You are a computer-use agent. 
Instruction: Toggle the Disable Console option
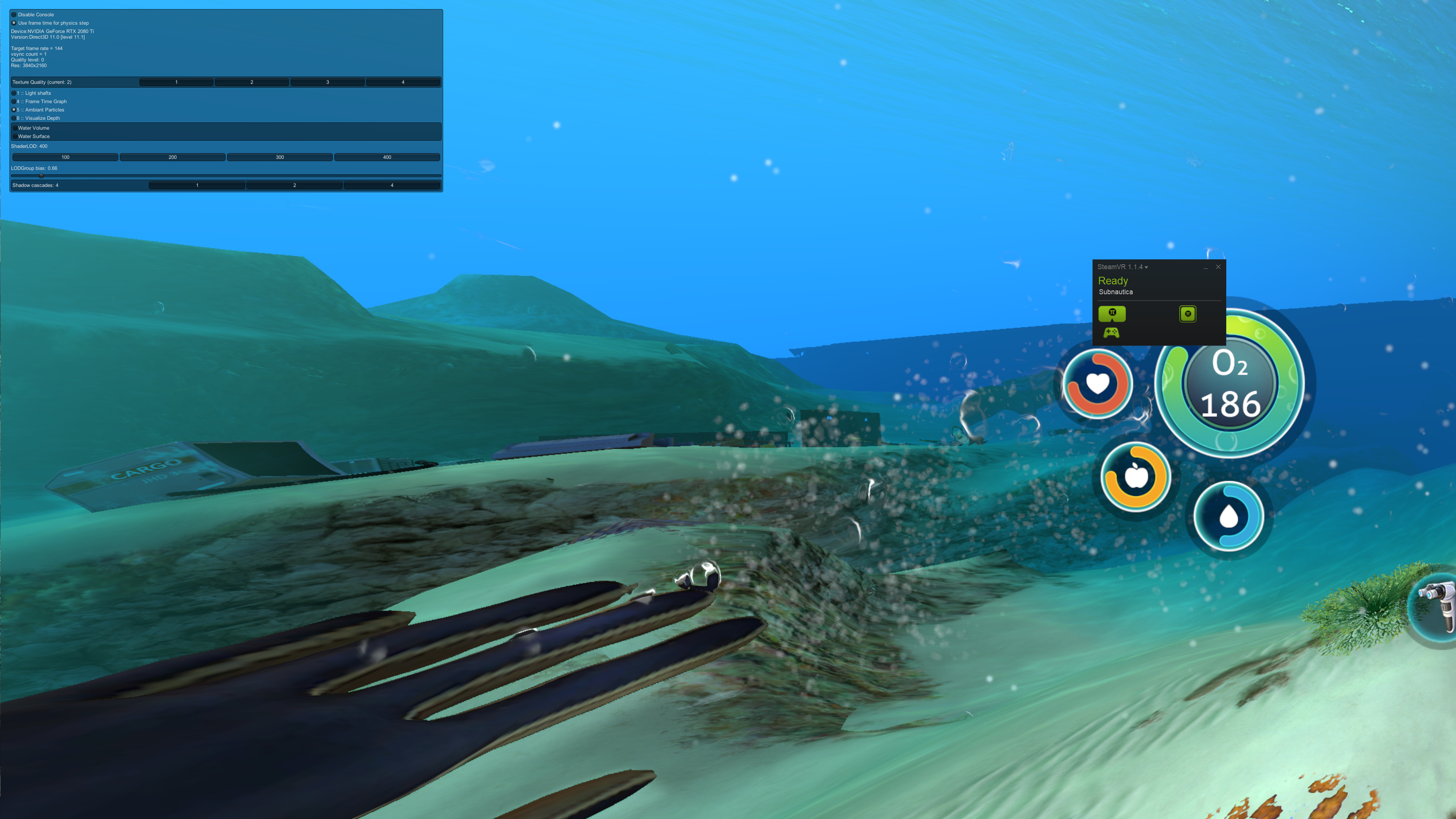[14, 15]
